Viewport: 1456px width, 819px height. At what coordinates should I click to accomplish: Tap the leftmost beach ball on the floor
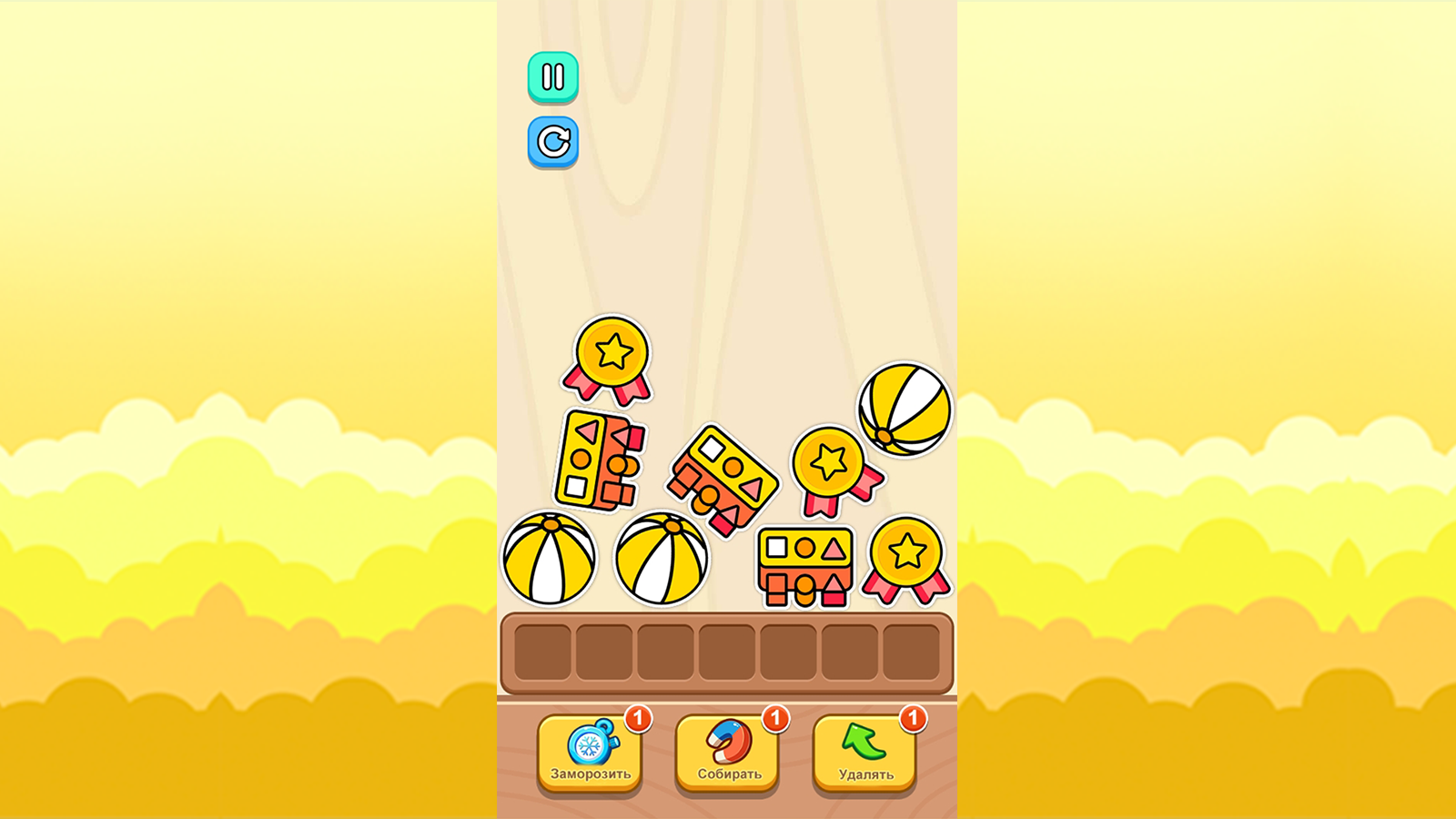[x=550, y=560]
